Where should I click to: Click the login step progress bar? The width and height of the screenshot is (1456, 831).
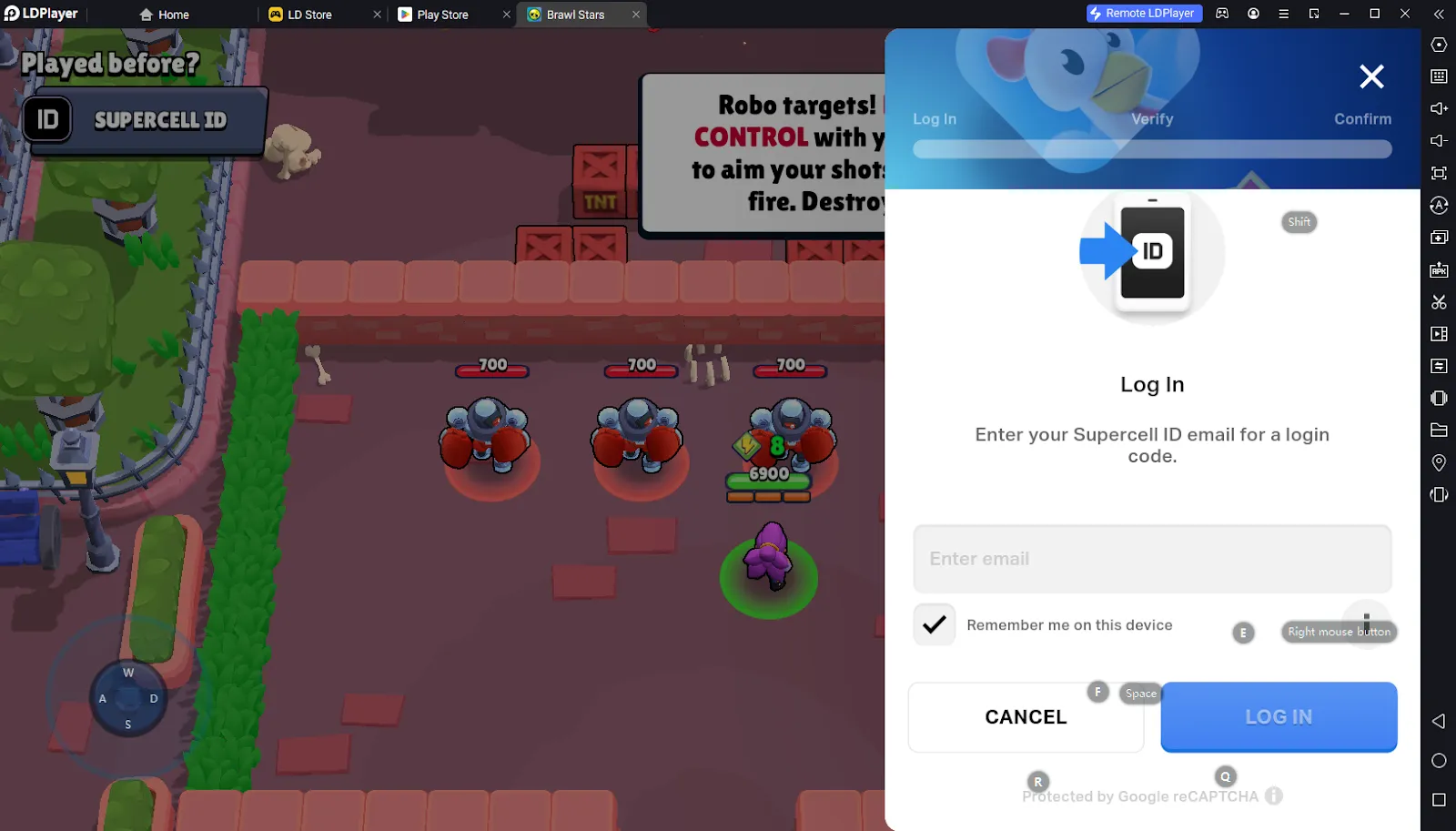(x=1151, y=148)
